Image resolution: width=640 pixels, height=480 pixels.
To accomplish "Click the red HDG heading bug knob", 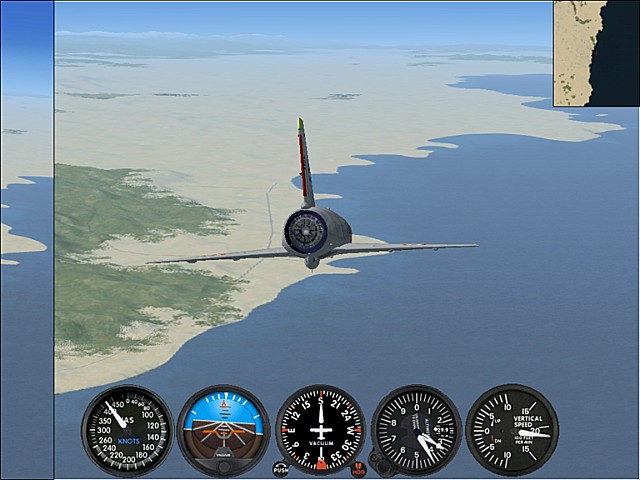I will click(359, 468).
